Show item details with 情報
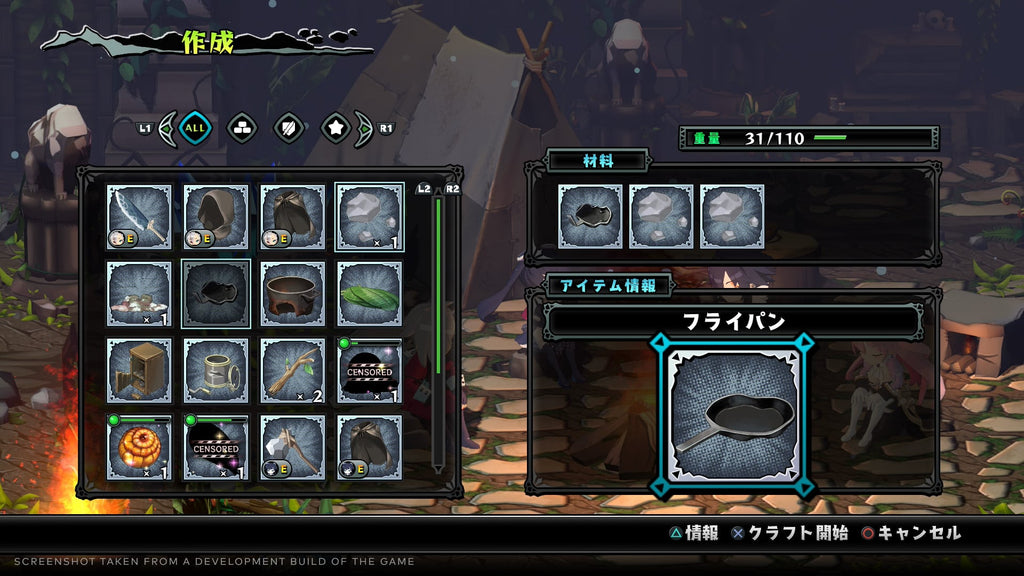The width and height of the screenshot is (1024, 576). 693,533
